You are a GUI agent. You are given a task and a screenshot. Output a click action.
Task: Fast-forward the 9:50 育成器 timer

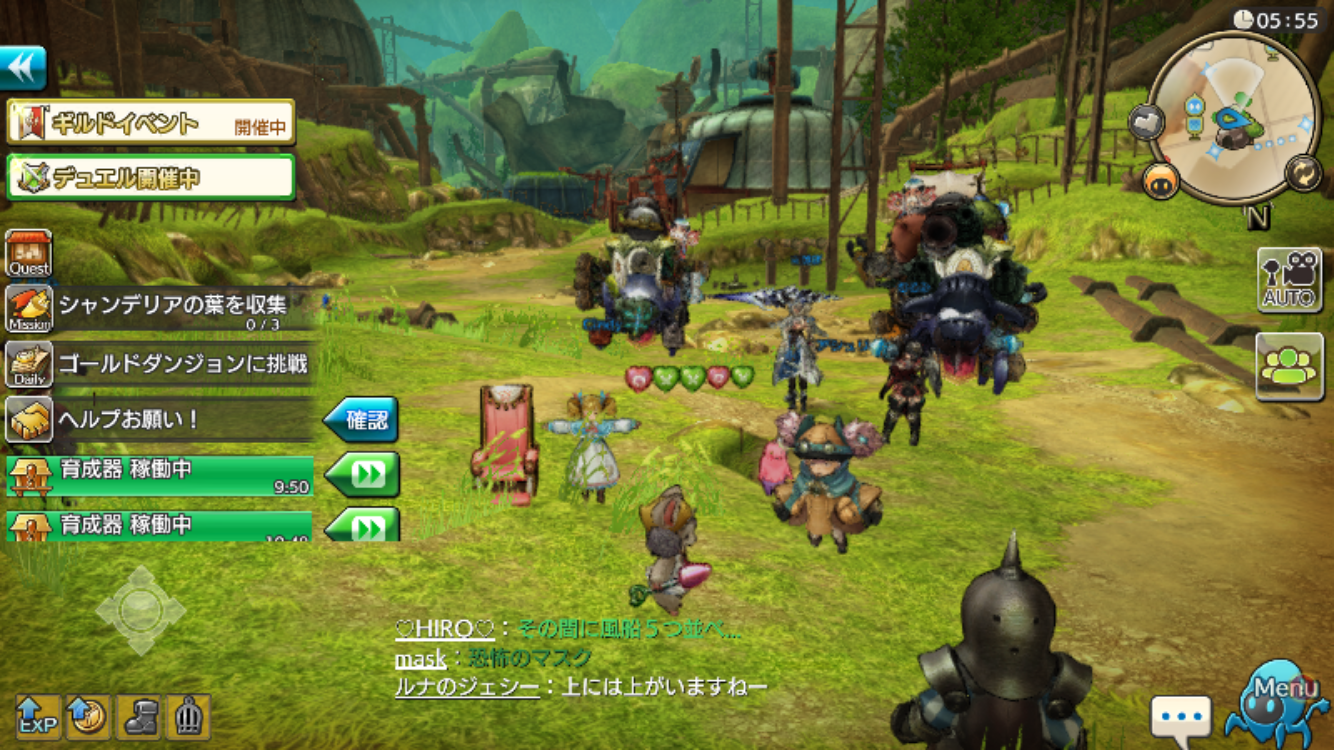pos(364,474)
